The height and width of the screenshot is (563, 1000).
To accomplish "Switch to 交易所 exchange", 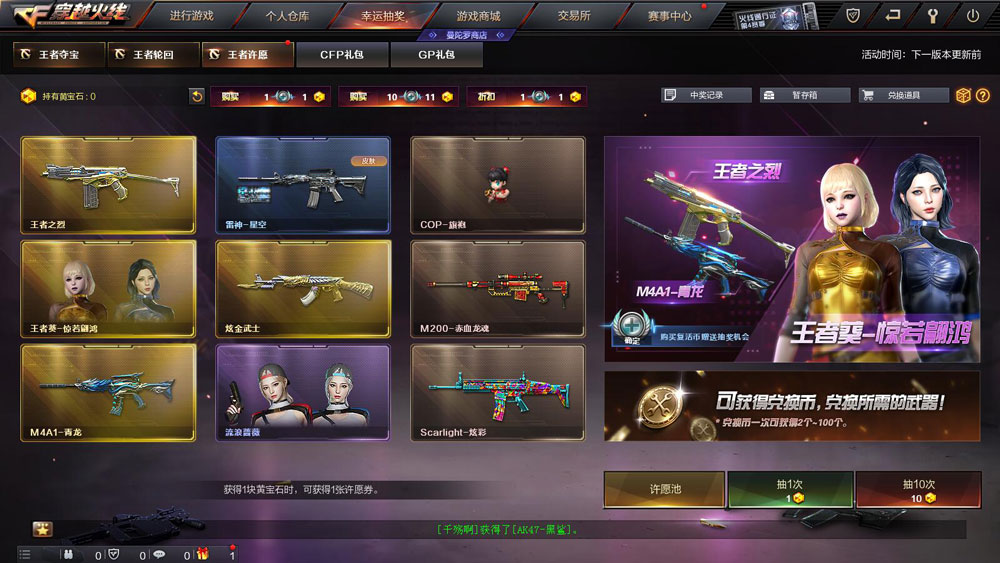I will tap(573, 16).
